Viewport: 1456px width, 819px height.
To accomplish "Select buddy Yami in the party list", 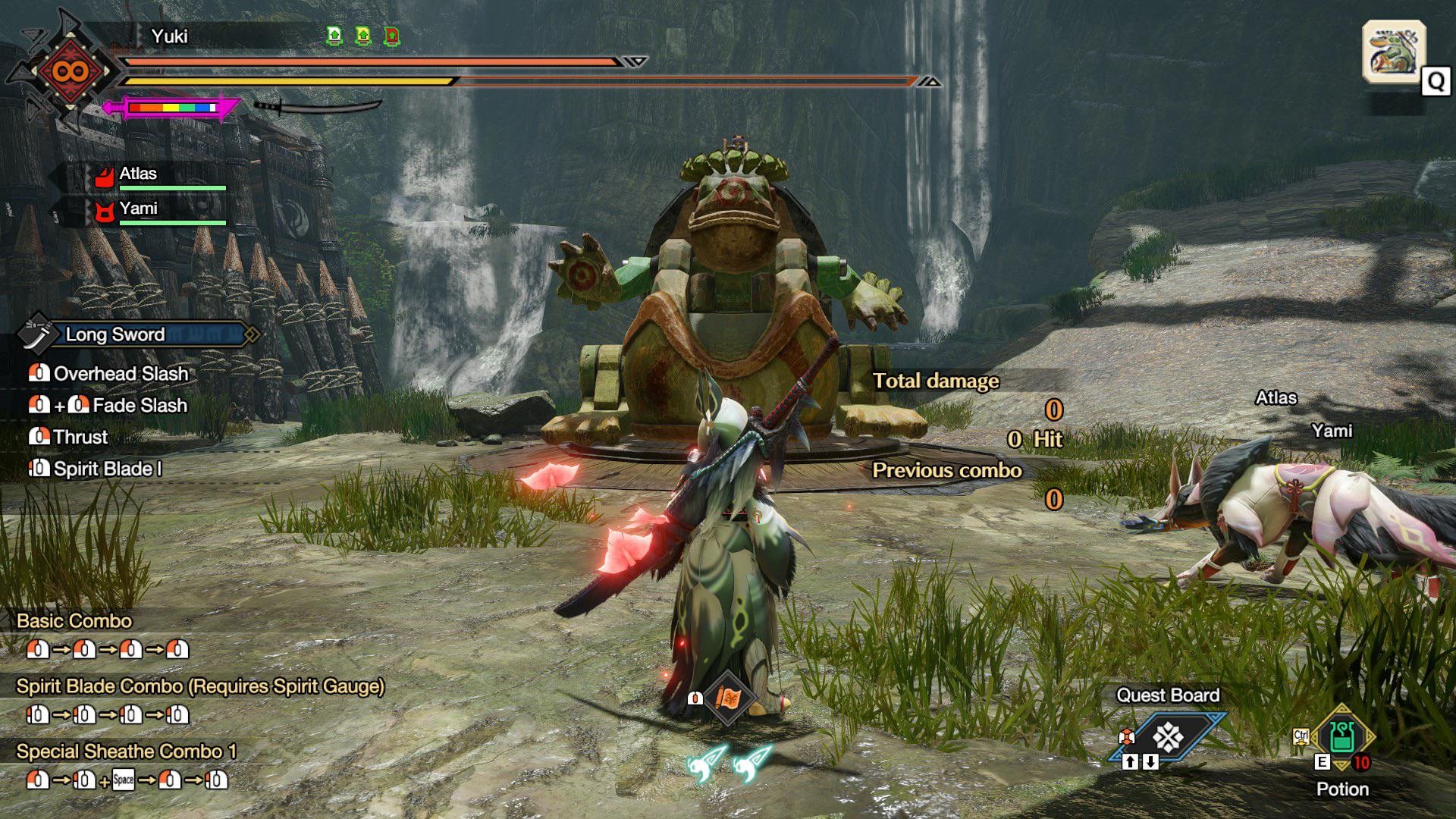I will 138,209.
